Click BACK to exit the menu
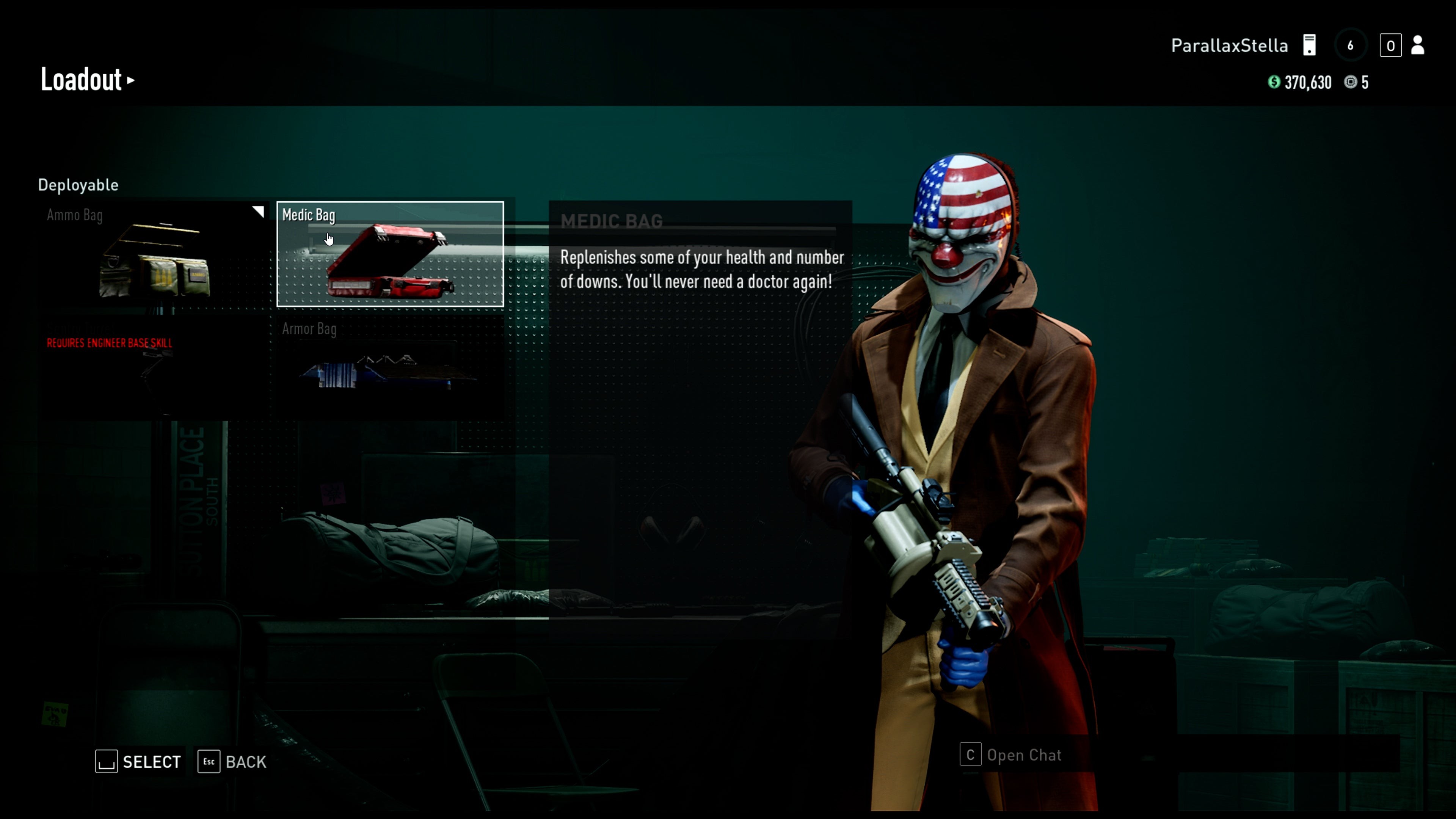 tap(246, 761)
